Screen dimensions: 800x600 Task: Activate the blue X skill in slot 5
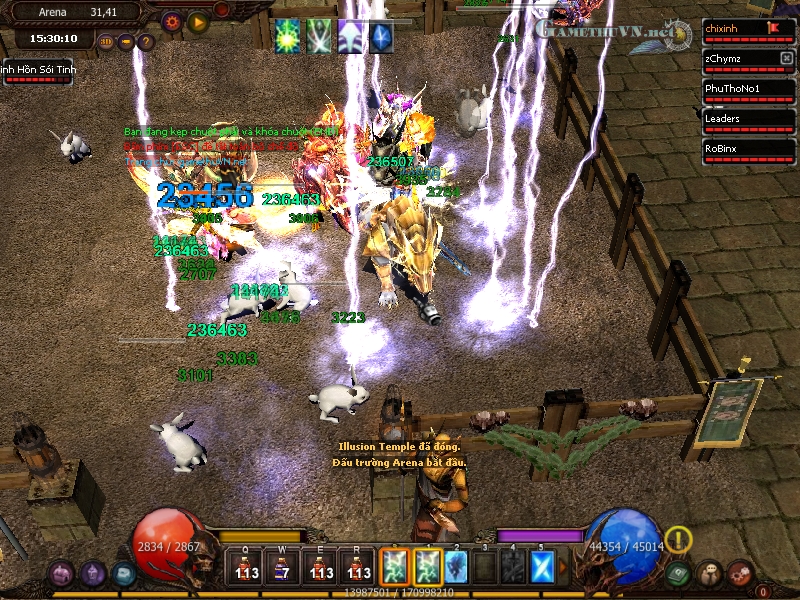pyautogui.click(x=541, y=566)
